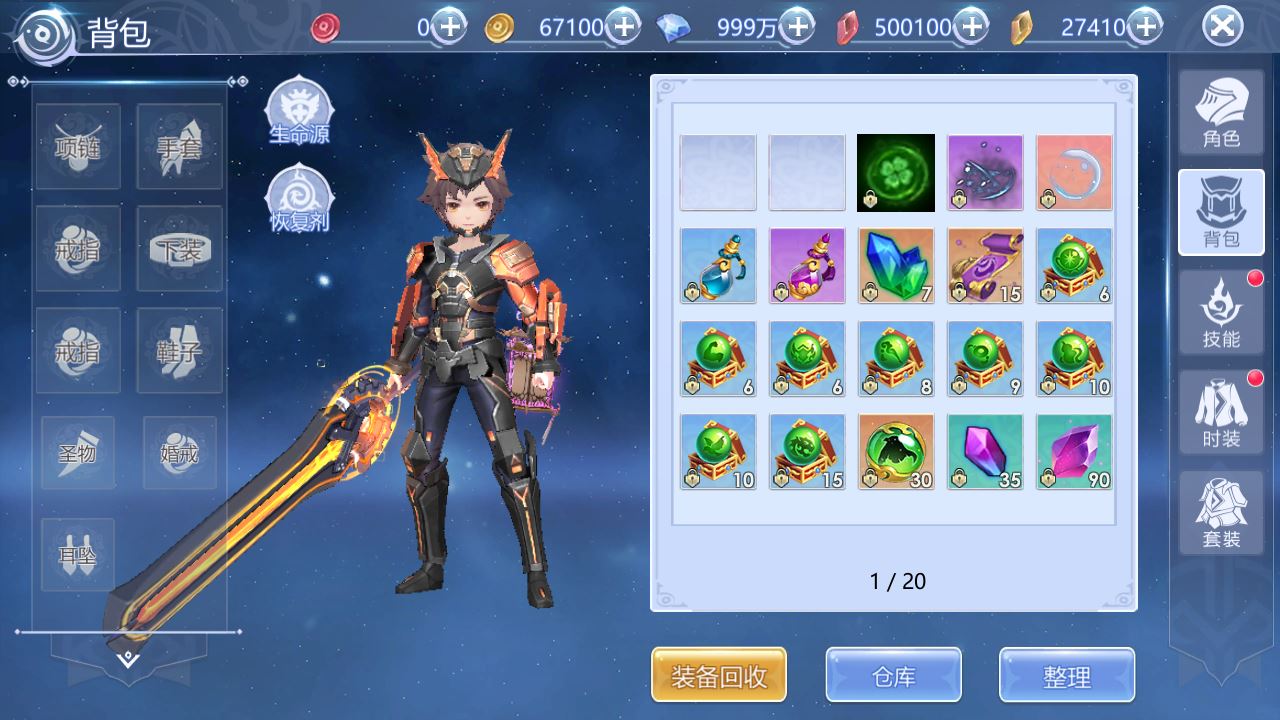
Task: Select the pink crystal stack of 90
Action: [1074, 452]
